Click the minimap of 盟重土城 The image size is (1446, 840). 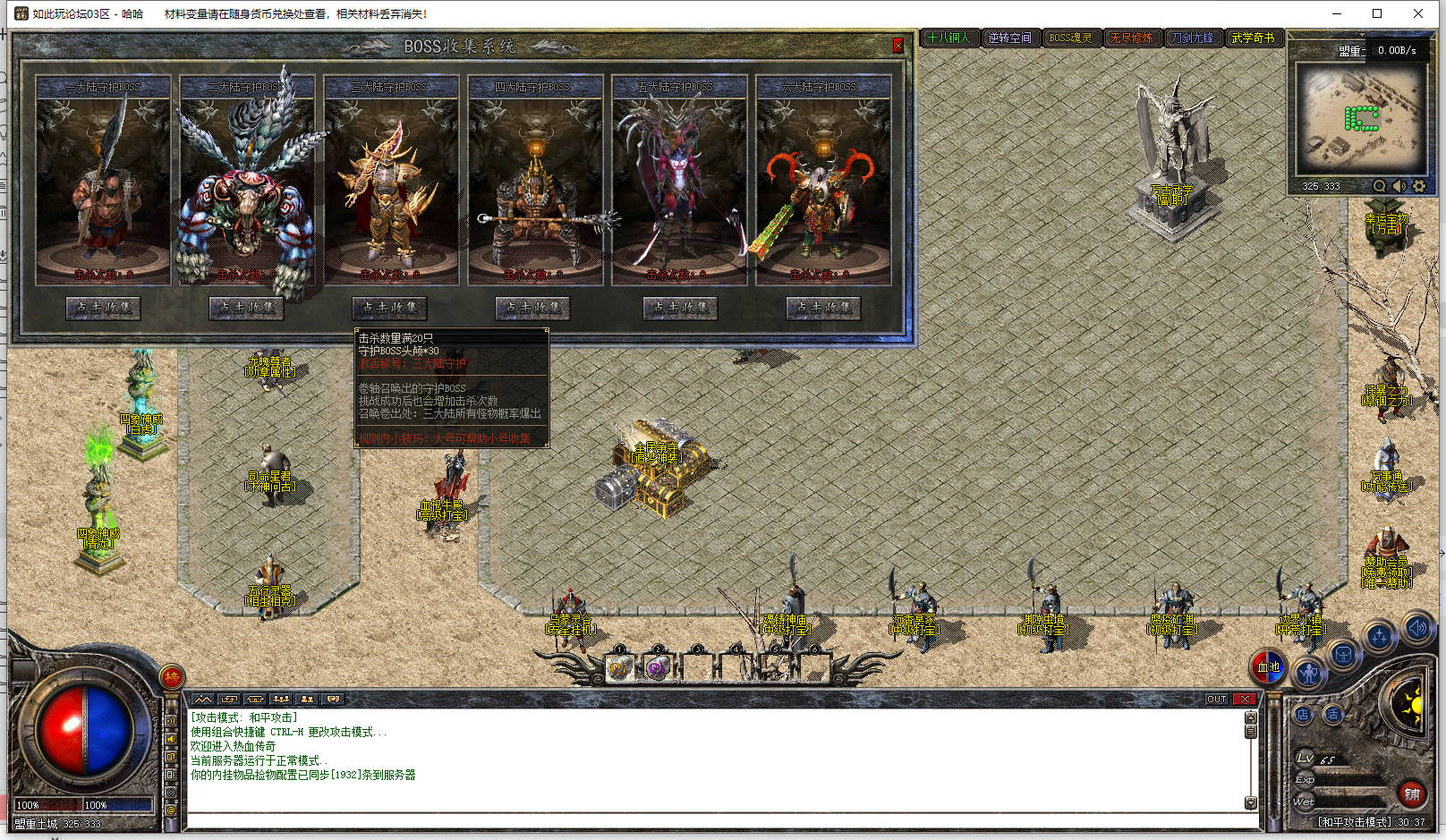pos(1358,118)
